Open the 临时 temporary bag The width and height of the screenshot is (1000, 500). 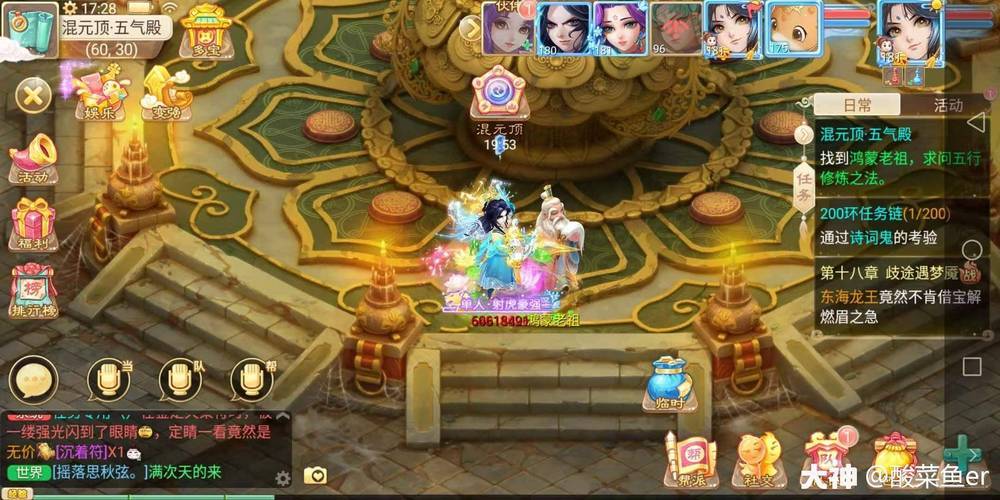coord(667,385)
